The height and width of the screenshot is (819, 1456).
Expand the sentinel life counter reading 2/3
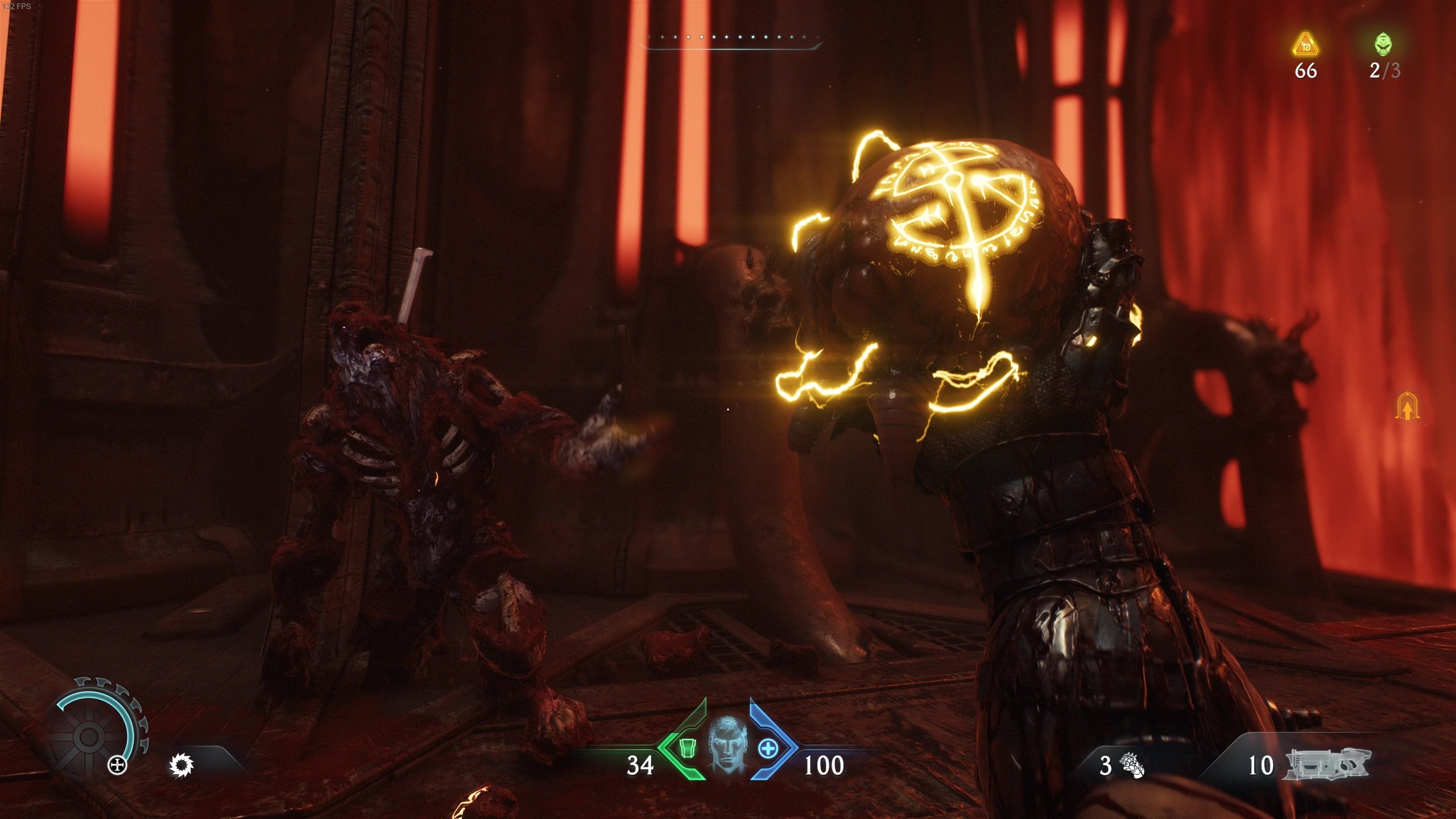tap(1384, 71)
